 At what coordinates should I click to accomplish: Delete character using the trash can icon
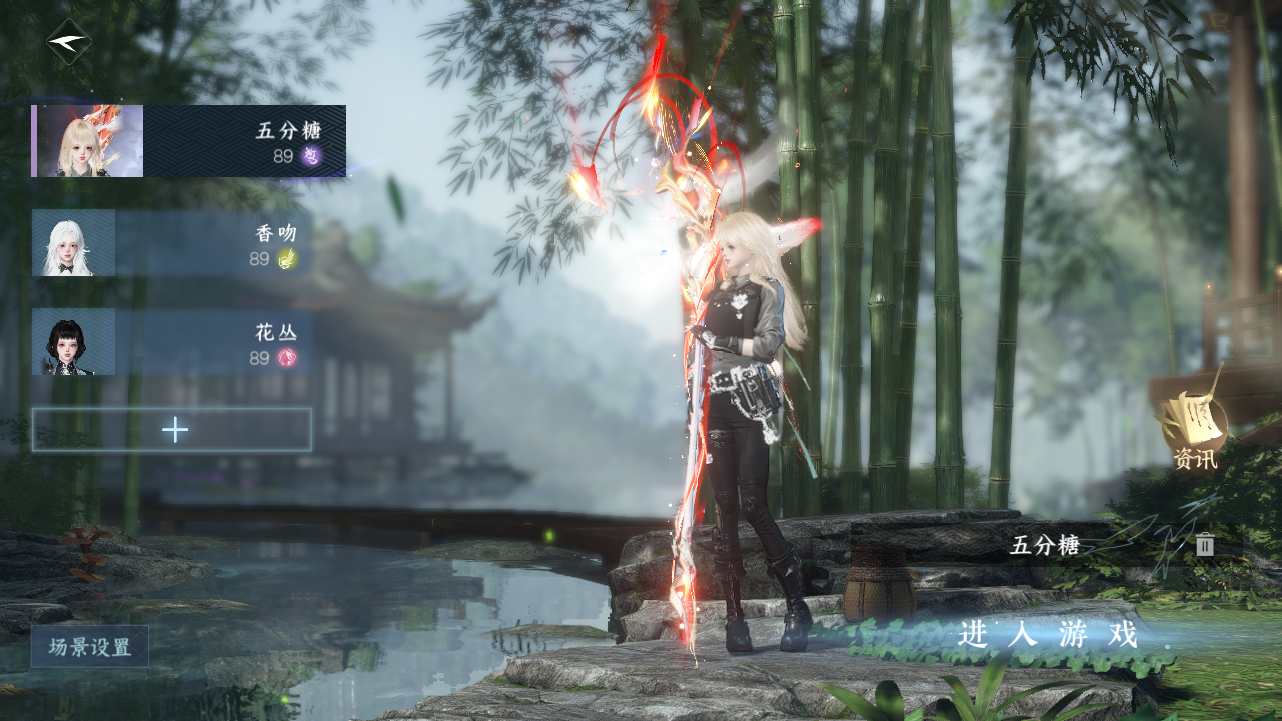[1205, 545]
